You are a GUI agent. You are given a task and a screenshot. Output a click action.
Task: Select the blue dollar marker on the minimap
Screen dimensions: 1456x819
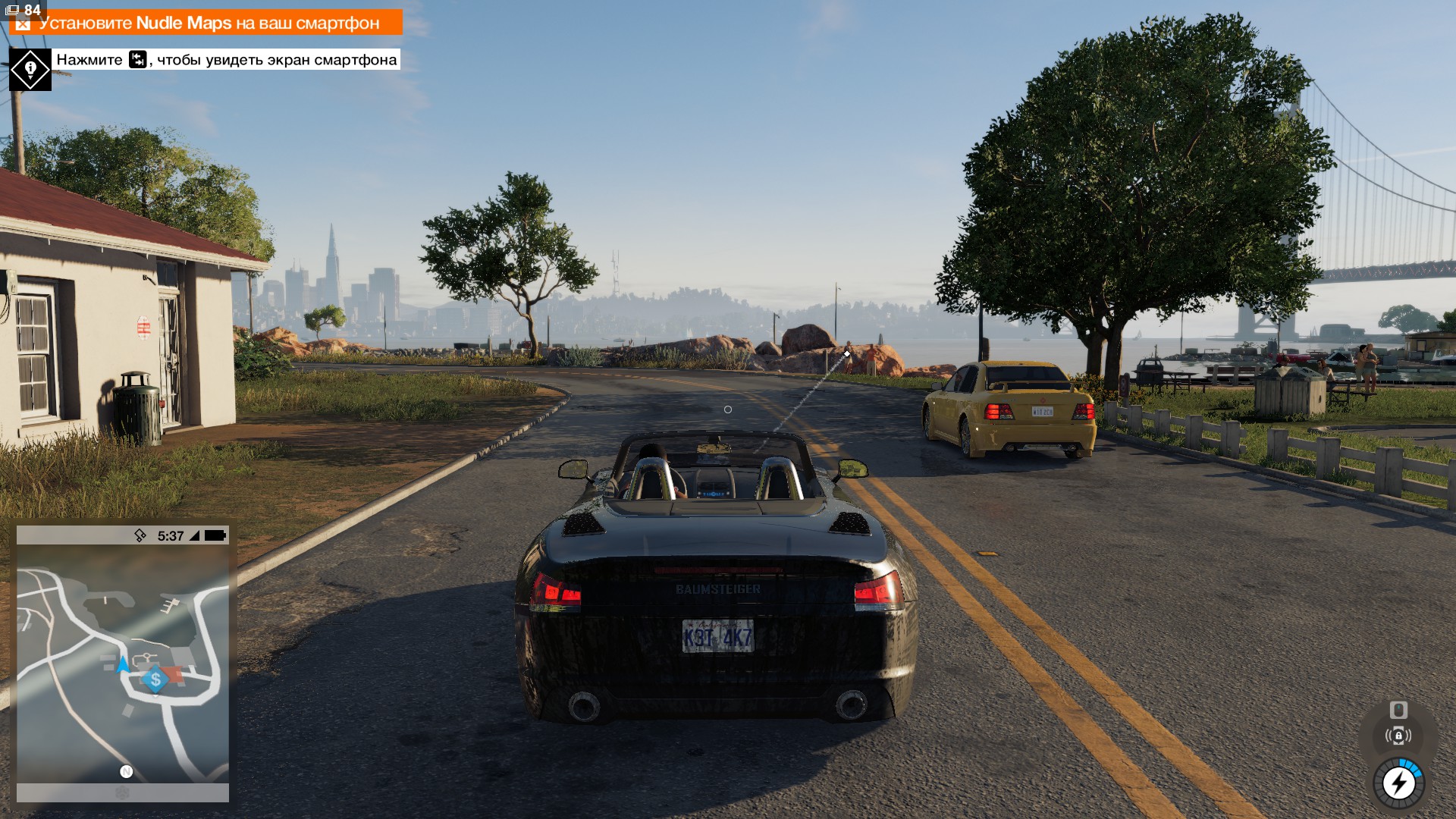coord(155,679)
